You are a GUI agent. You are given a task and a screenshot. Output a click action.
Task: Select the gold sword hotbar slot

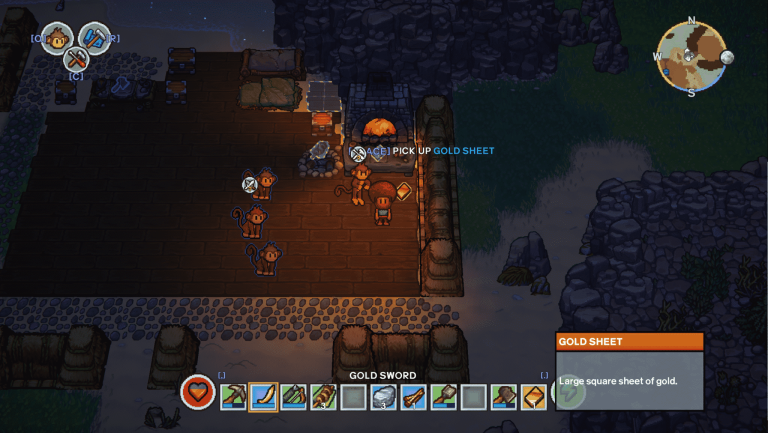point(264,397)
